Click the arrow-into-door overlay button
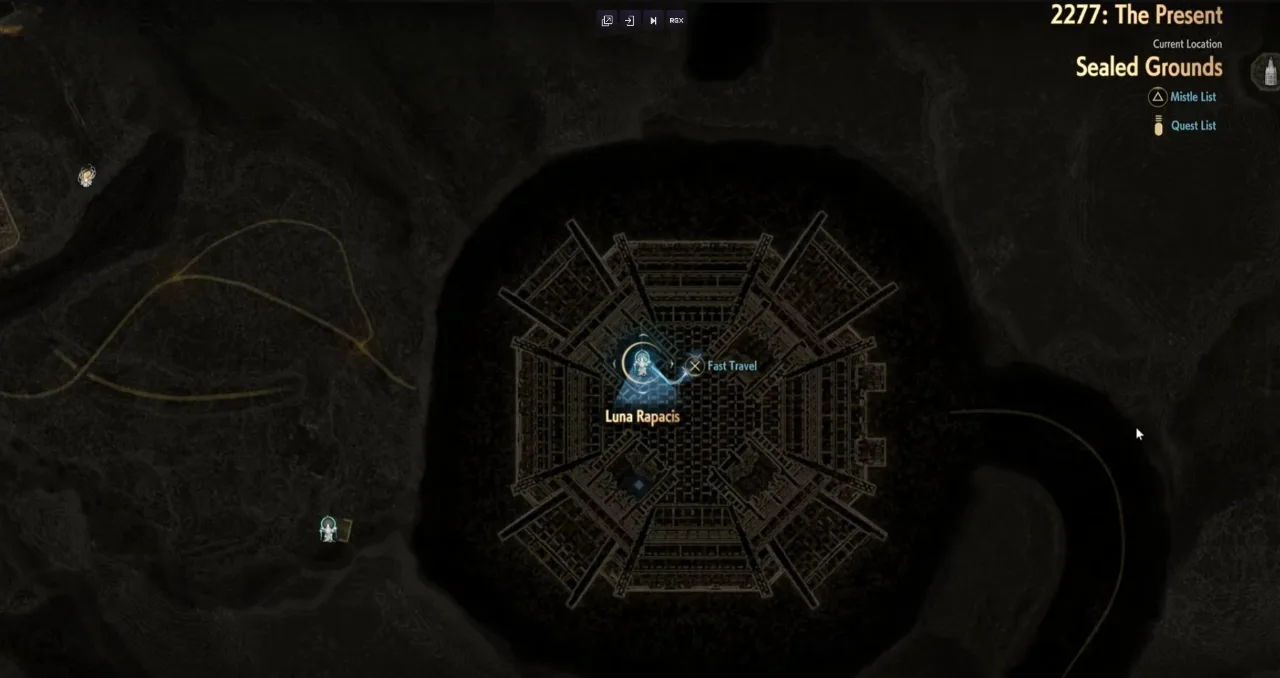Image resolution: width=1280 pixels, height=678 pixels. pos(629,20)
